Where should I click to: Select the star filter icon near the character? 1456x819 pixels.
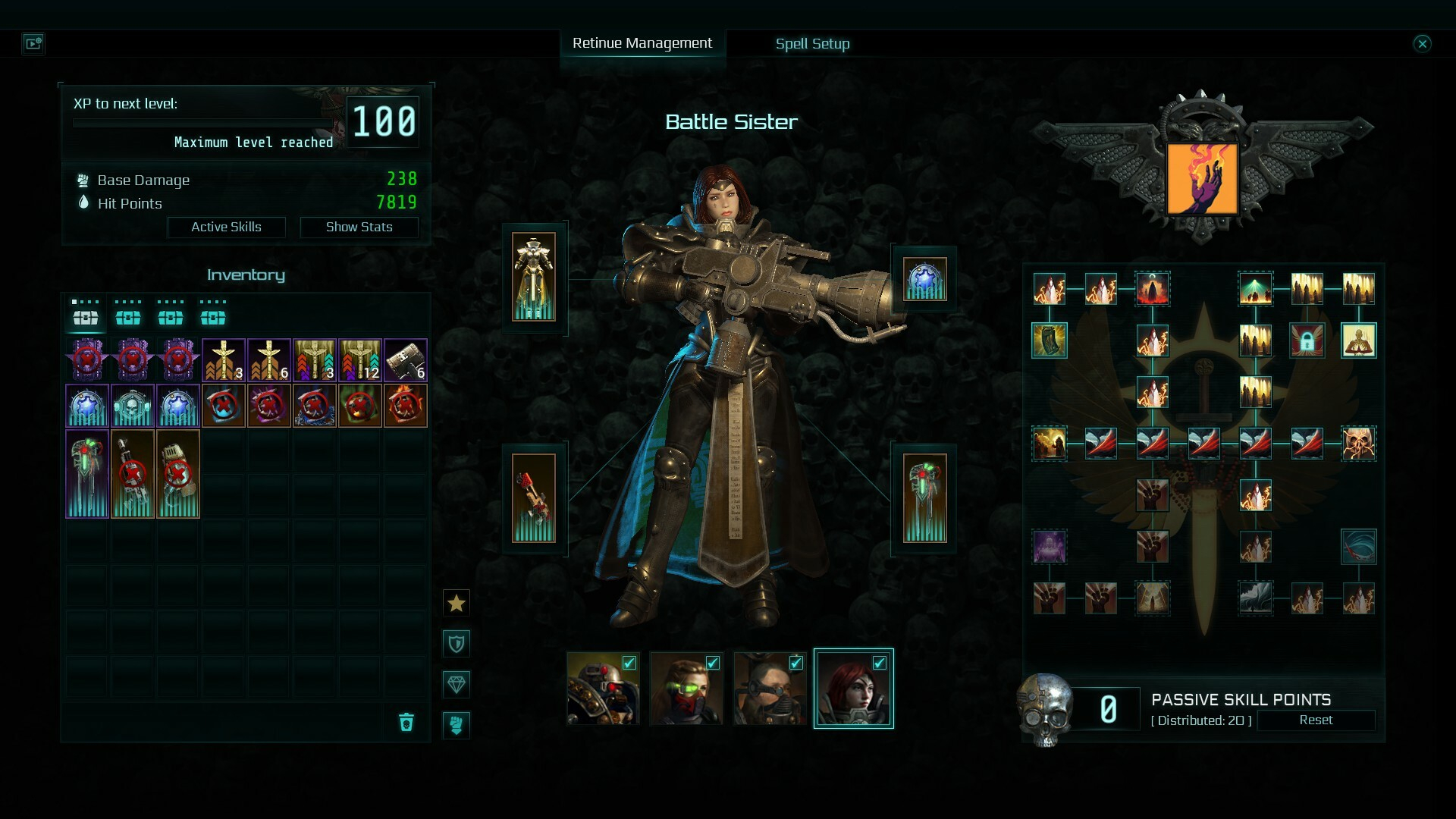(457, 603)
